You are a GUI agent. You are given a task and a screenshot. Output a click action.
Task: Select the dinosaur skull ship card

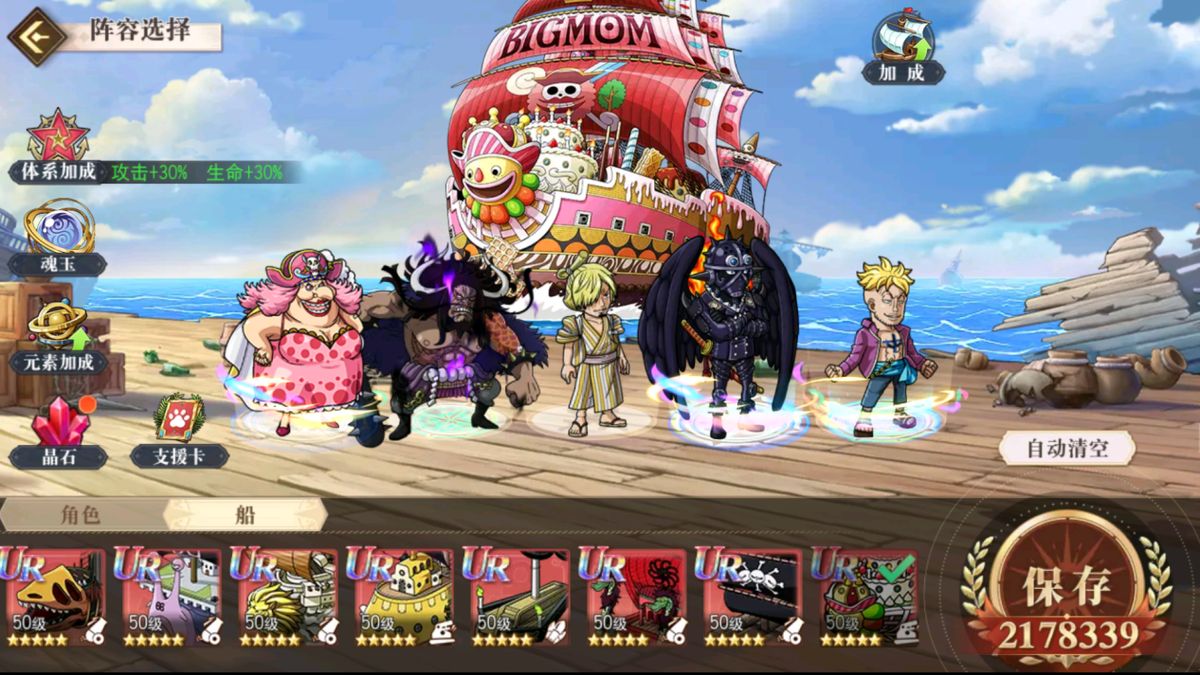(x=56, y=597)
